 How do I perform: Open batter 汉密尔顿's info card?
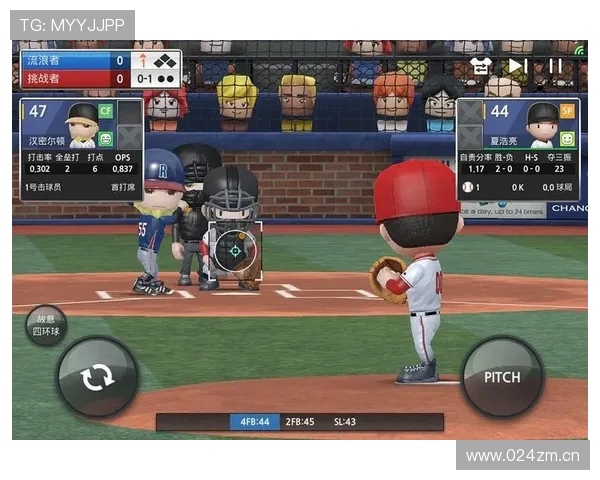click(82, 148)
